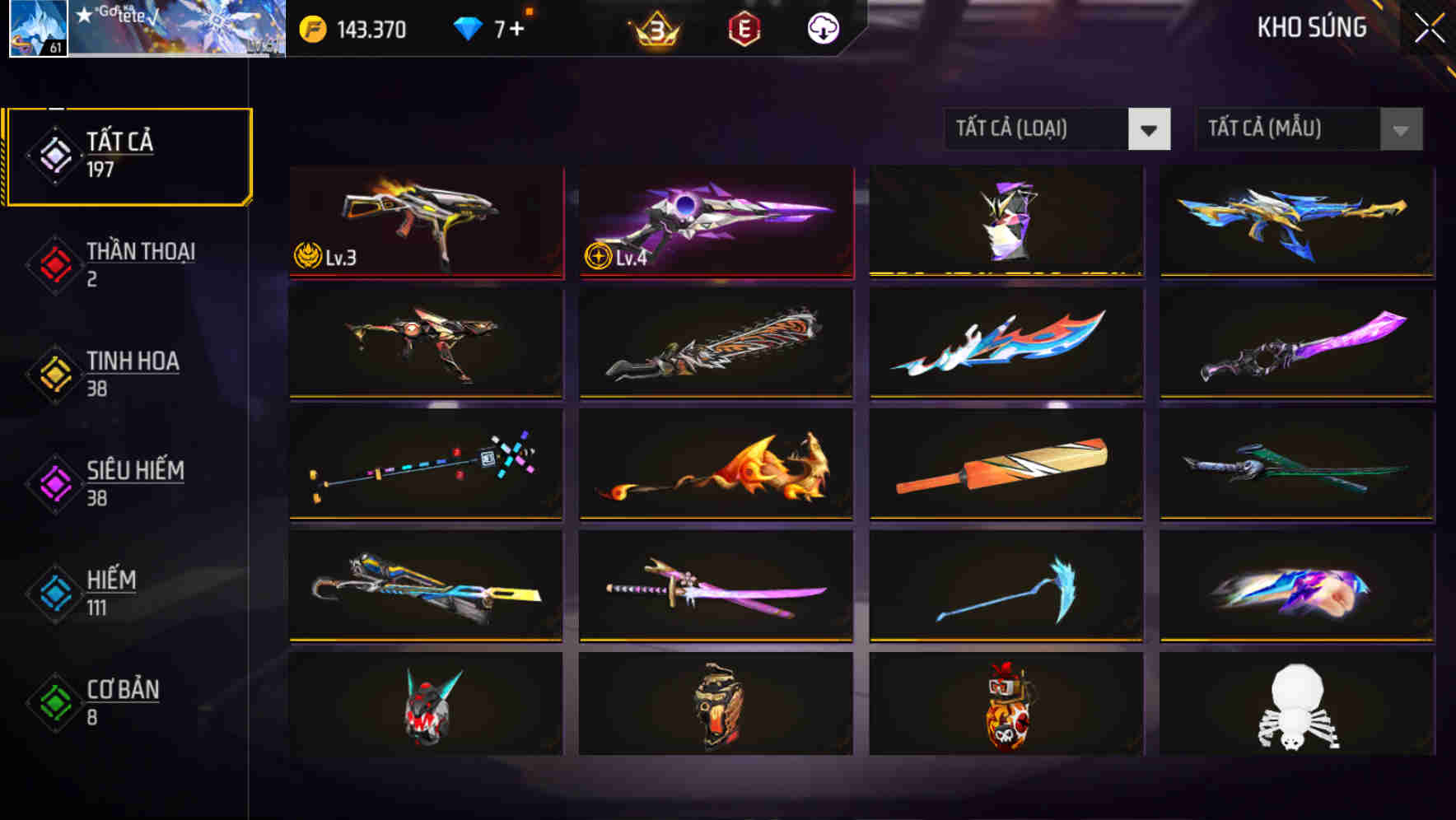Select the cricket bat melee weapon
The image size is (1456, 820).
point(1006,465)
